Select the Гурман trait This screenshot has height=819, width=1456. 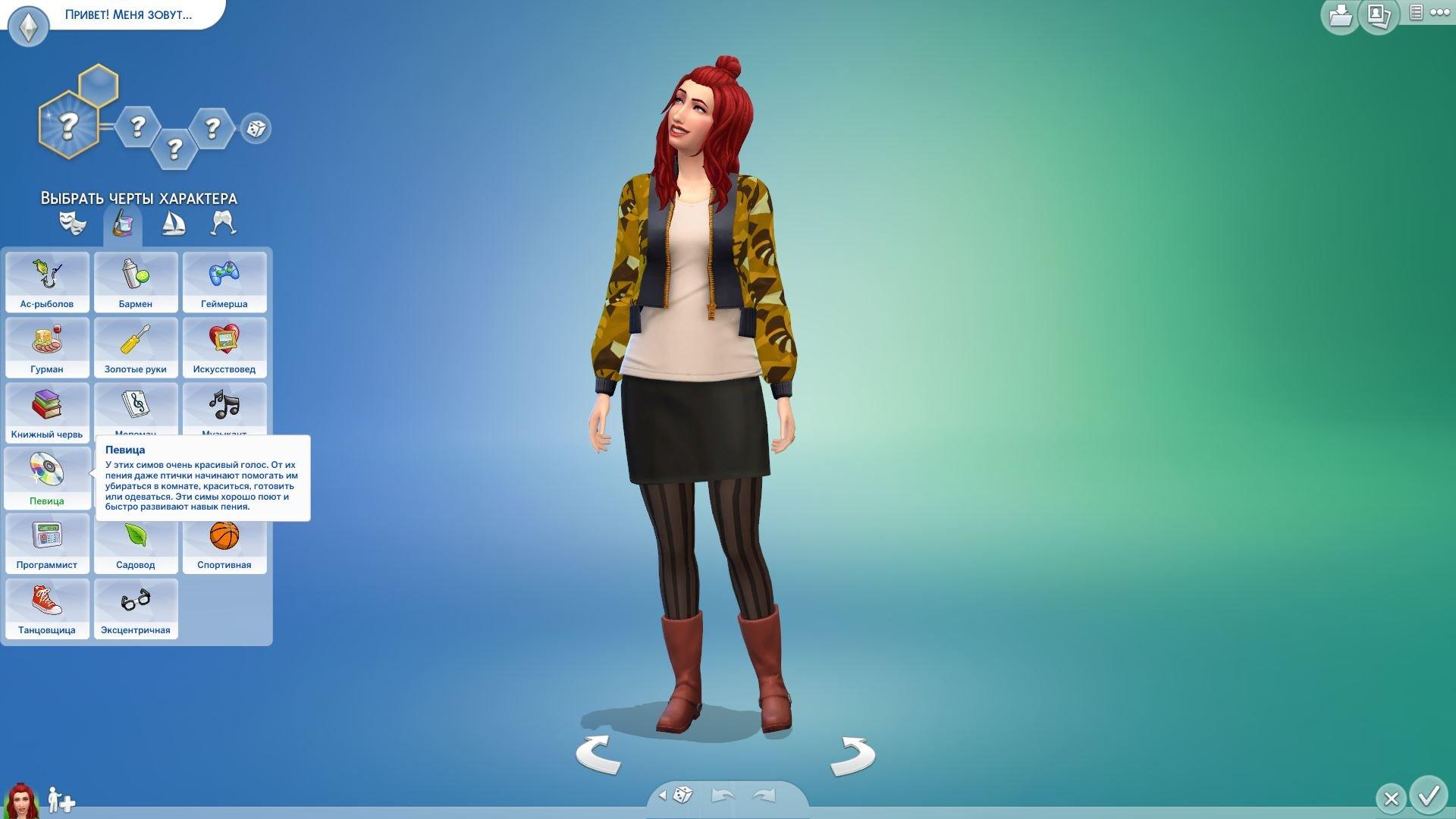point(47,347)
